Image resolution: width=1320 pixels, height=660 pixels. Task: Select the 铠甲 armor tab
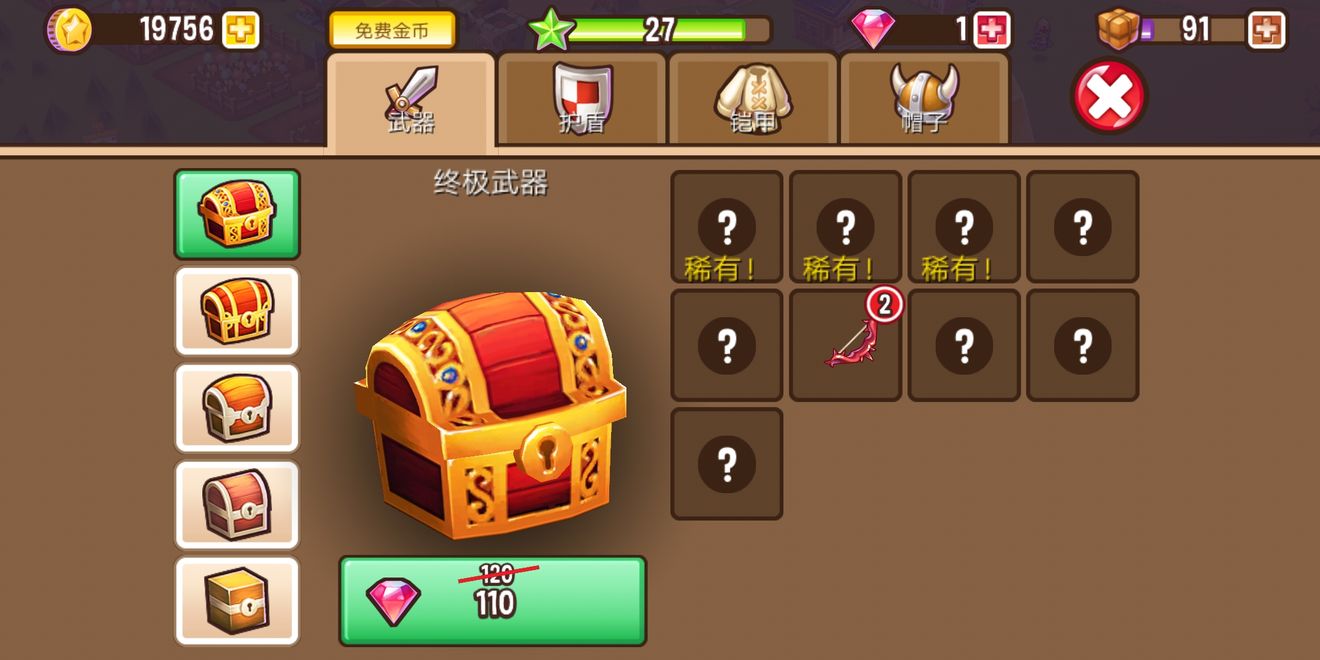click(753, 101)
